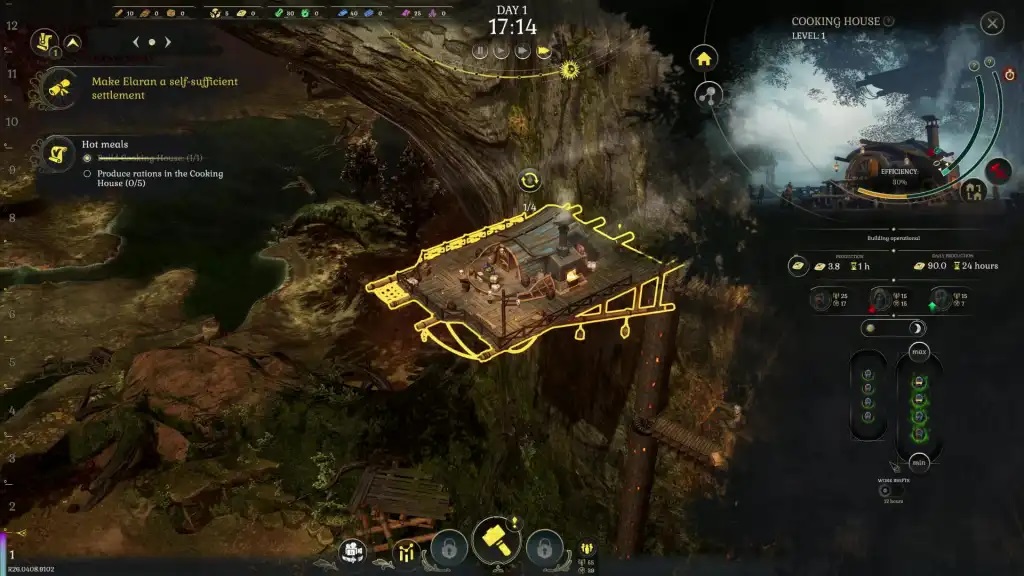Click the red arrow icon beside the efficiency gauge
This screenshot has height=576, width=1024.
point(998,169)
